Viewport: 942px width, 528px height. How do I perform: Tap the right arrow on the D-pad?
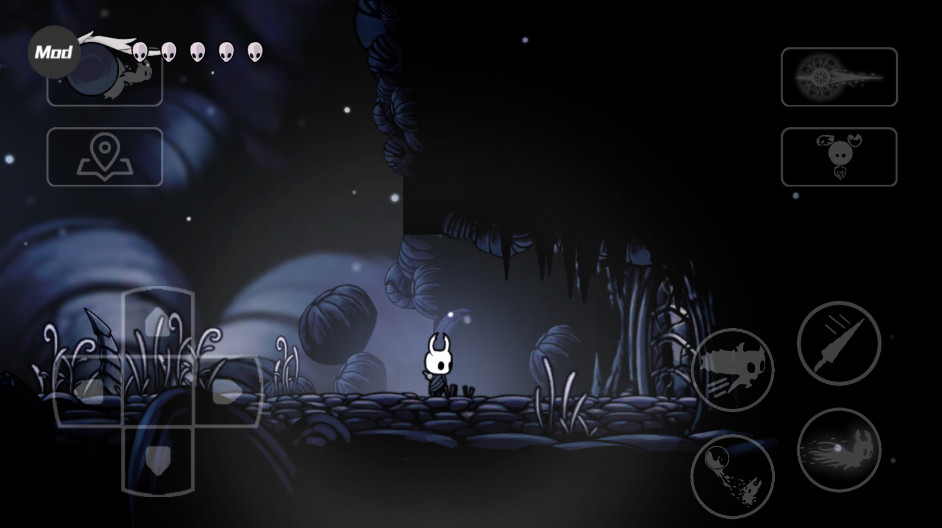pyautogui.click(x=228, y=390)
